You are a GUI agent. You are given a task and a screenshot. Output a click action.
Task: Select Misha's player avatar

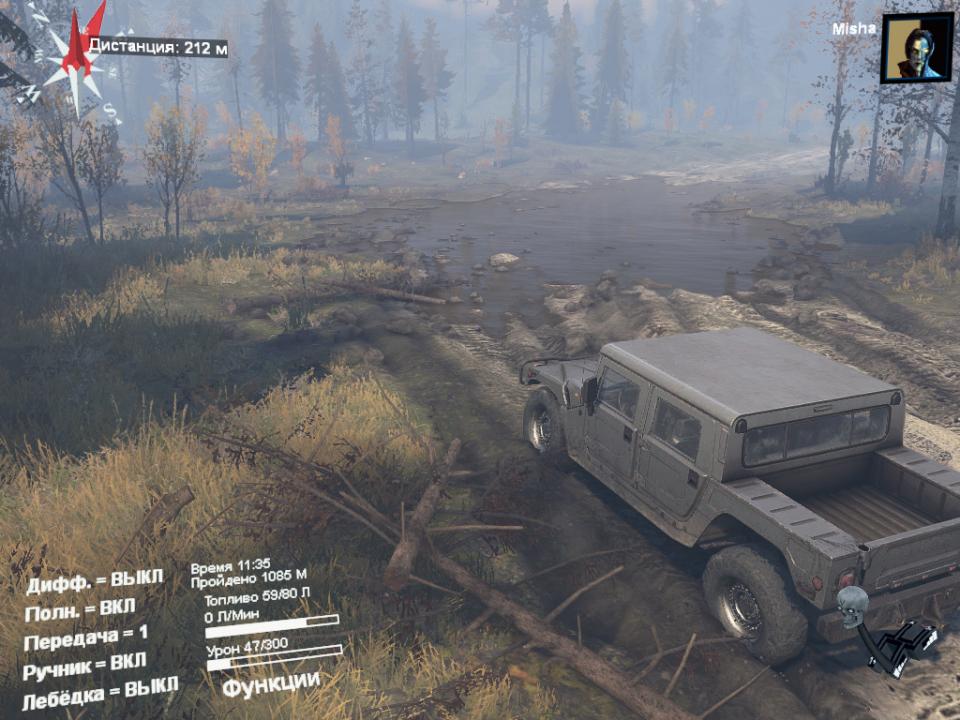[916, 47]
